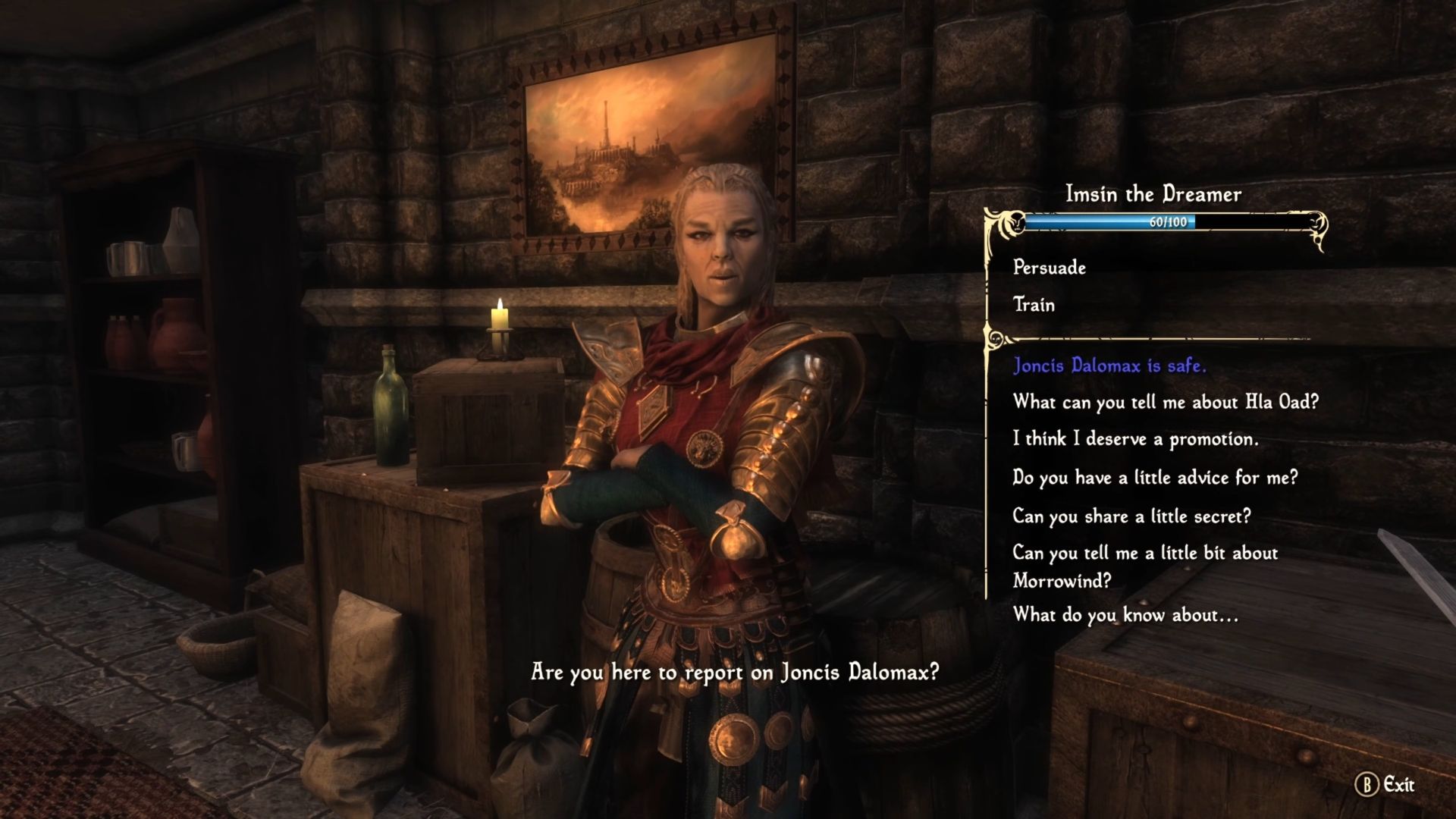The height and width of the screenshot is (819, 1456).
Task: Say you deserve a promotion
Action: 1135,439
